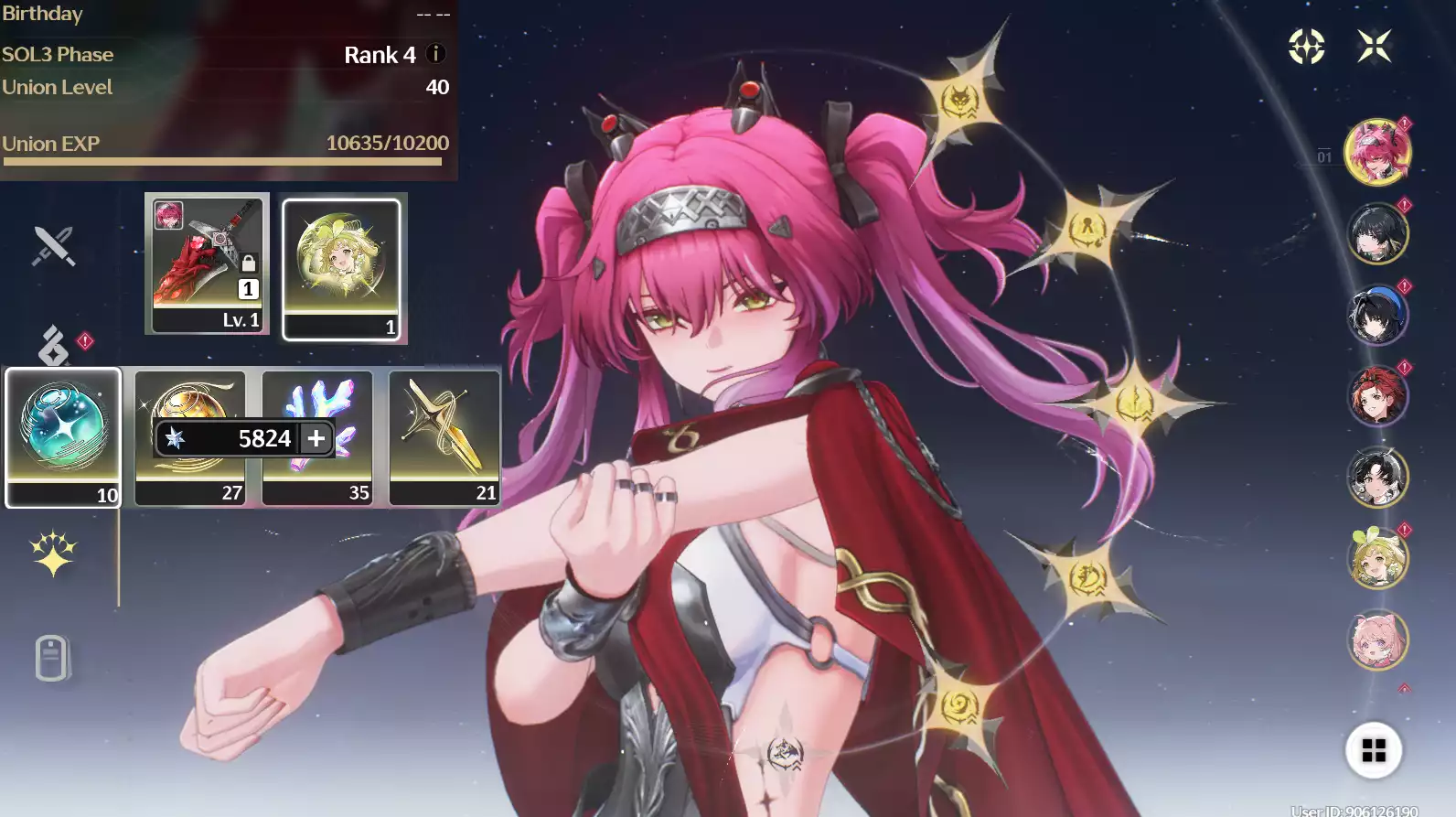Select the yellow-green echo slot
The height and width of the screenshot is (817, 1456).
tap(341, 269)
